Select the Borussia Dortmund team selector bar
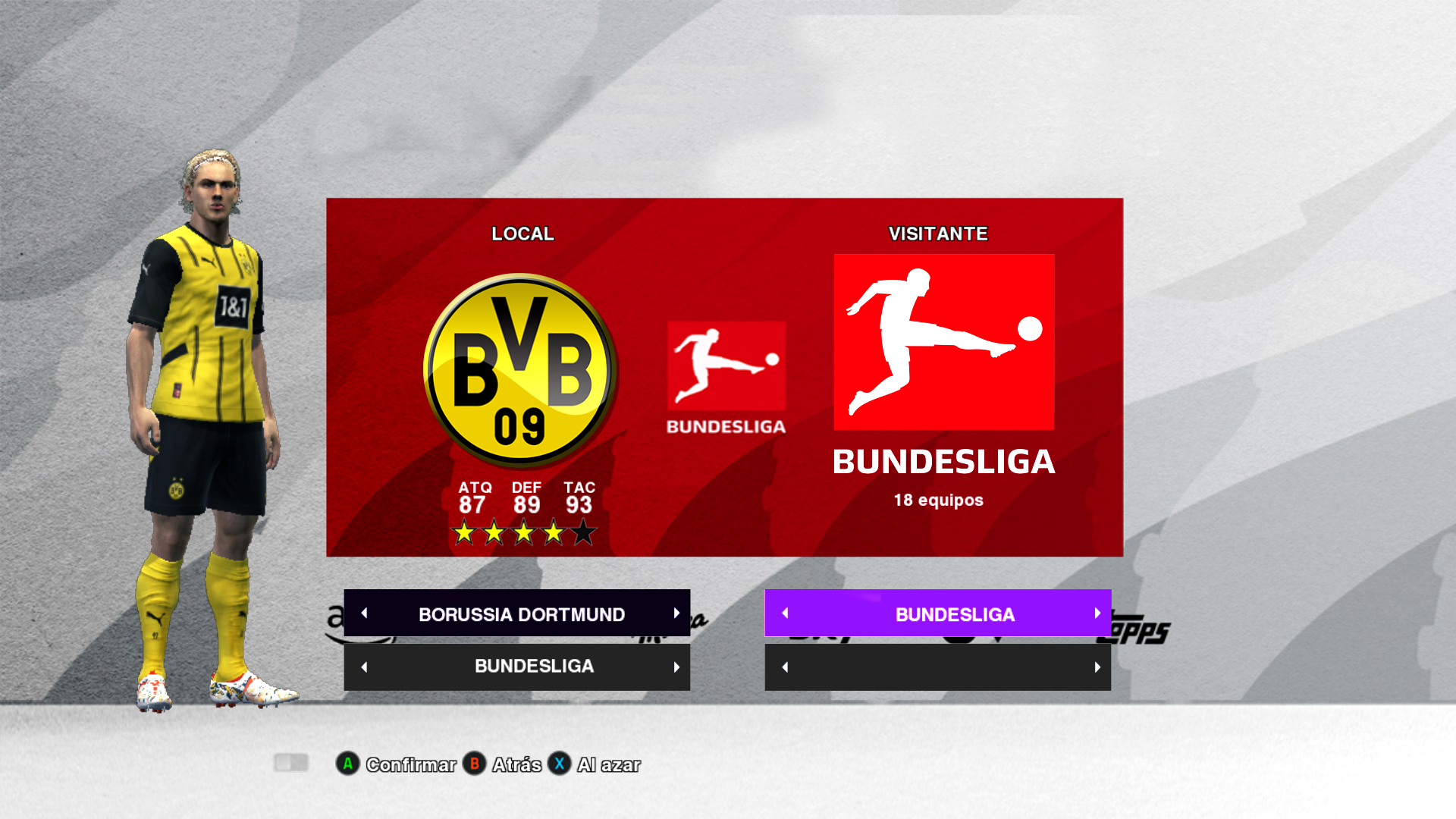1456x819 pixels. pos(521,613)
